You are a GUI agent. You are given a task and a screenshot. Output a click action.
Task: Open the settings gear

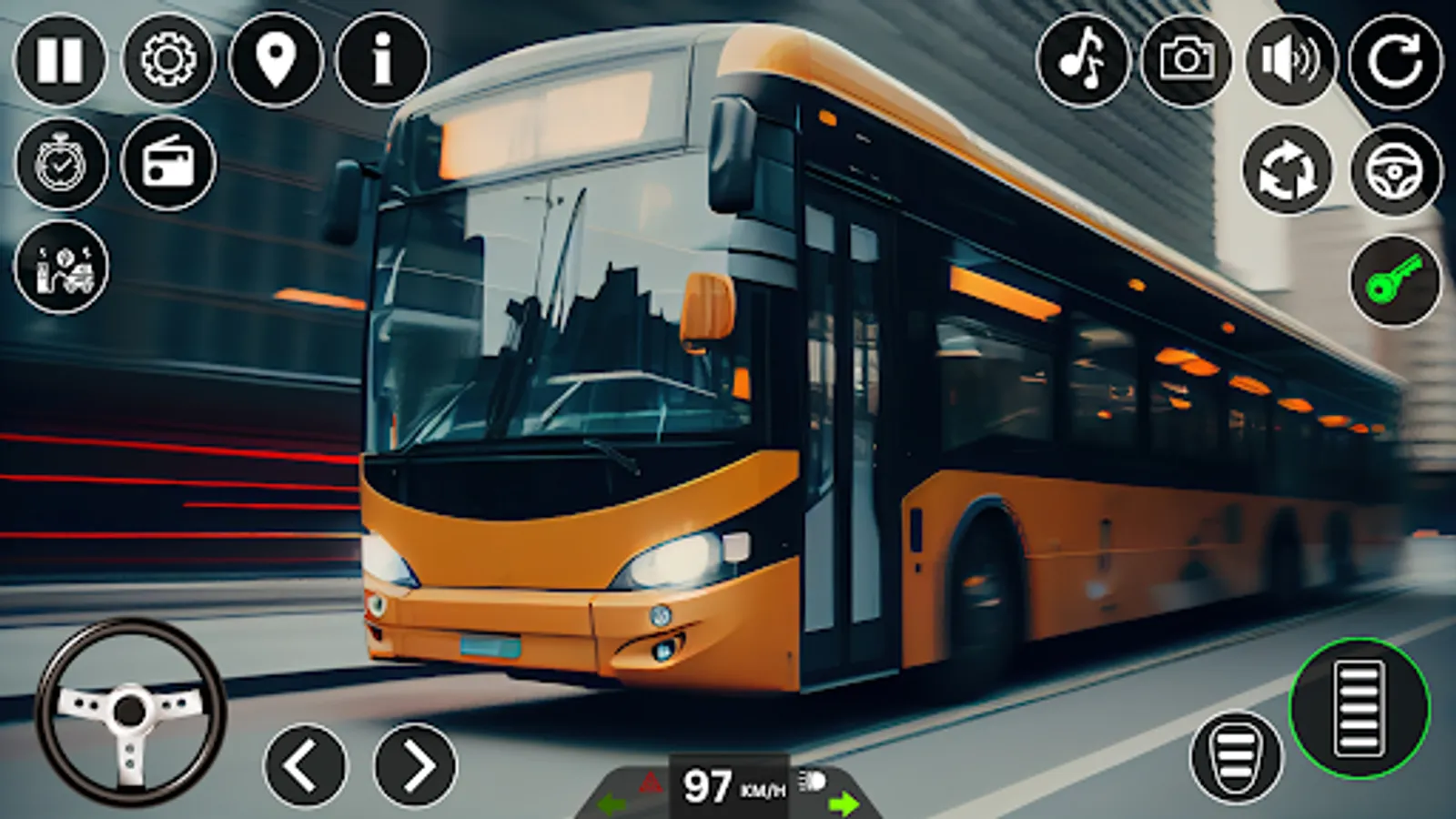tap(168, 59)
